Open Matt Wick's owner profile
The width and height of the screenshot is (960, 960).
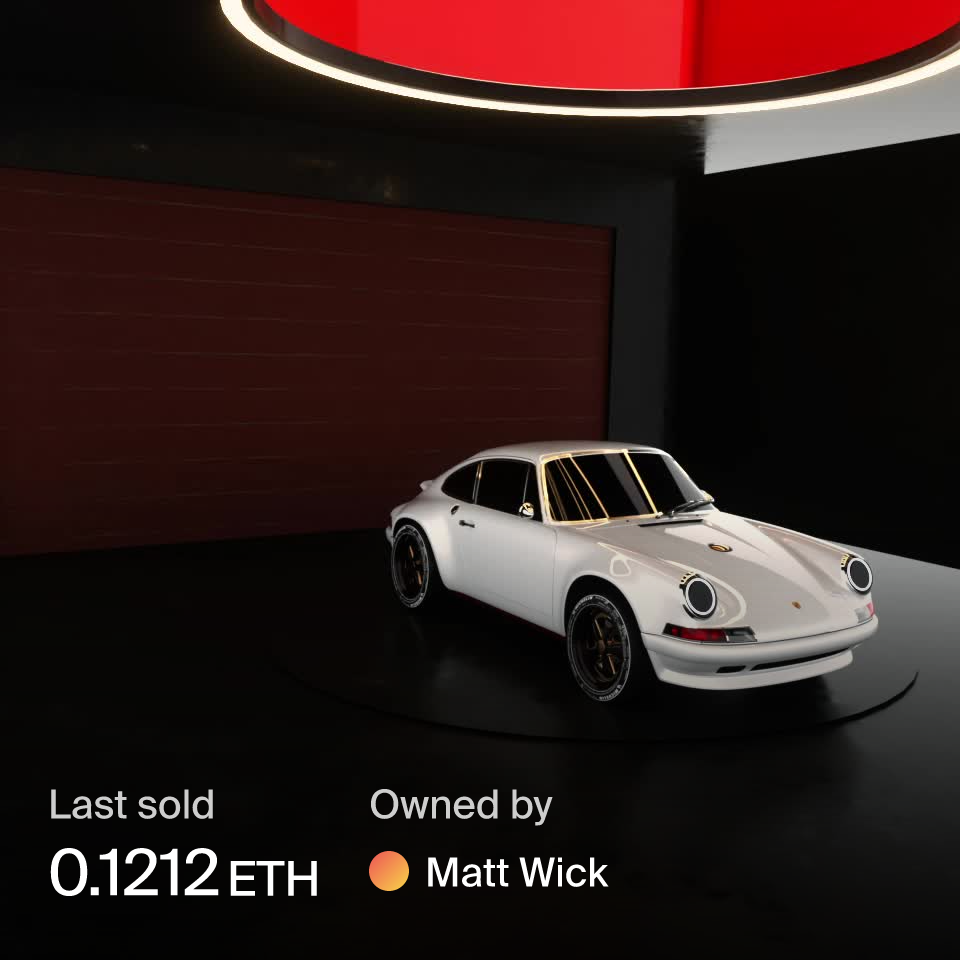516,873
